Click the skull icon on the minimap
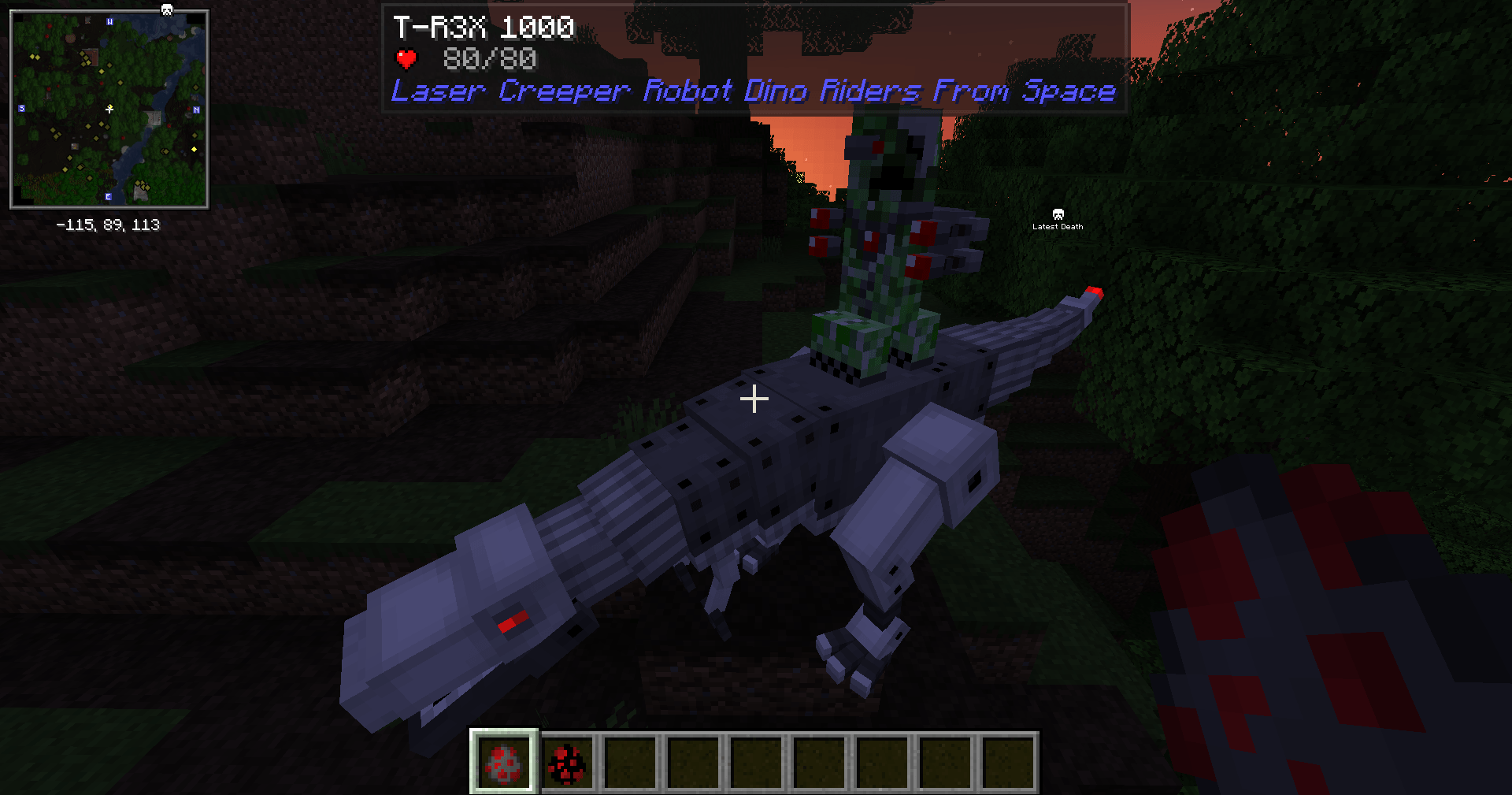The width and height of the screenshot is (1512, 795). (x=167, y=9)
